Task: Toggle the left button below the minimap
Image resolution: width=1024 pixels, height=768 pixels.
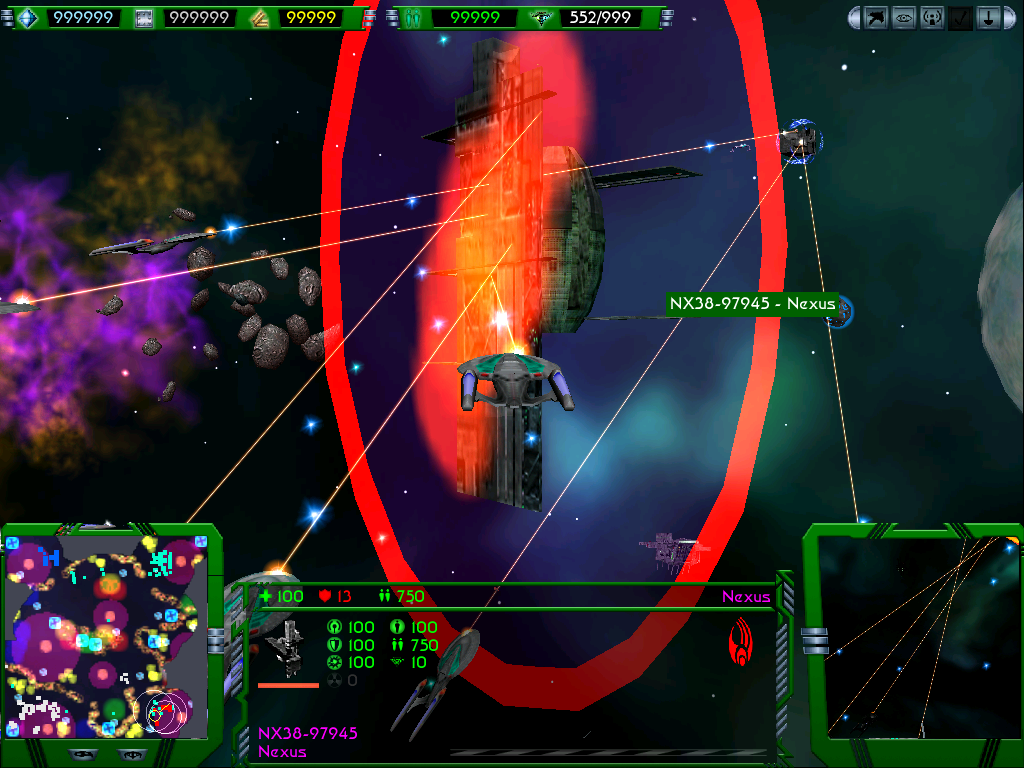Action: [83, 754]
